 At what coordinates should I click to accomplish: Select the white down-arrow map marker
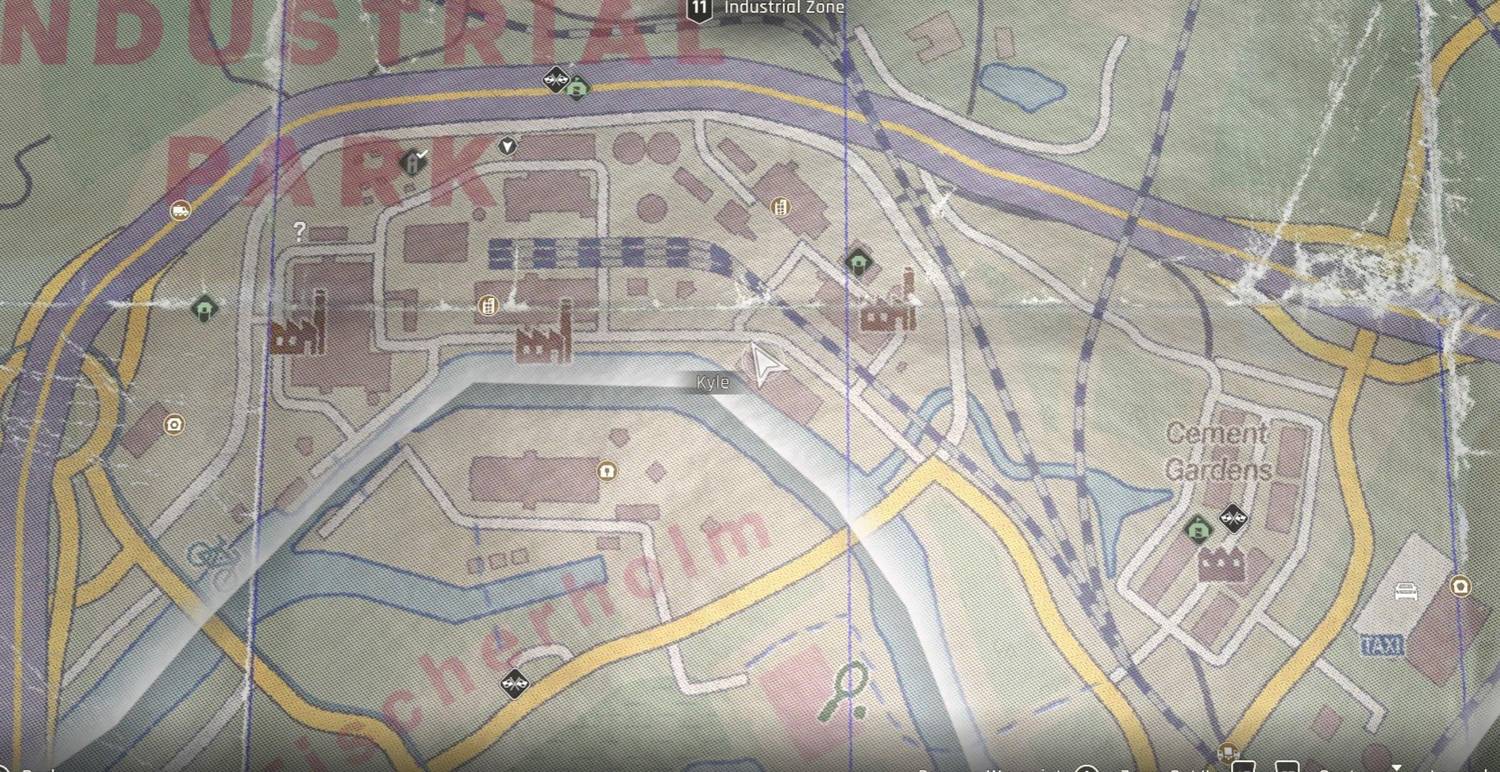click(x=508, y=146)
